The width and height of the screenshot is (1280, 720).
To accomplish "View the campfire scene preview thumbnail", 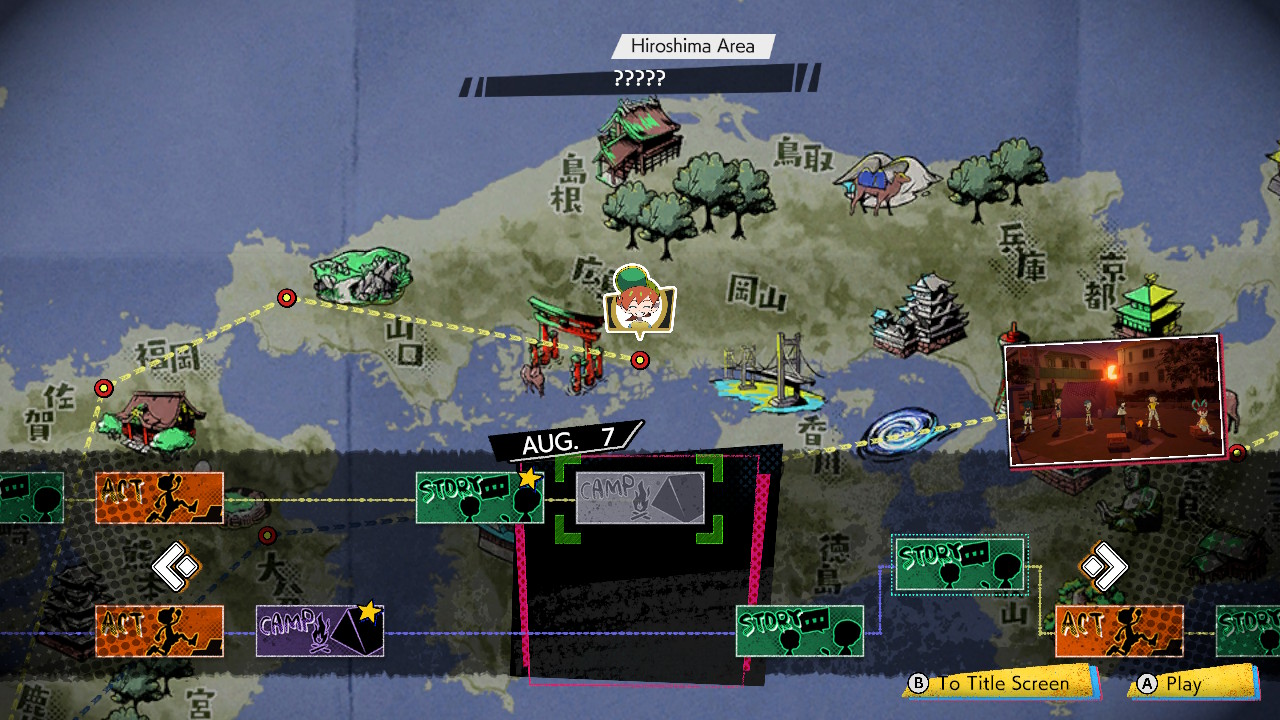I will [1114, 400].
